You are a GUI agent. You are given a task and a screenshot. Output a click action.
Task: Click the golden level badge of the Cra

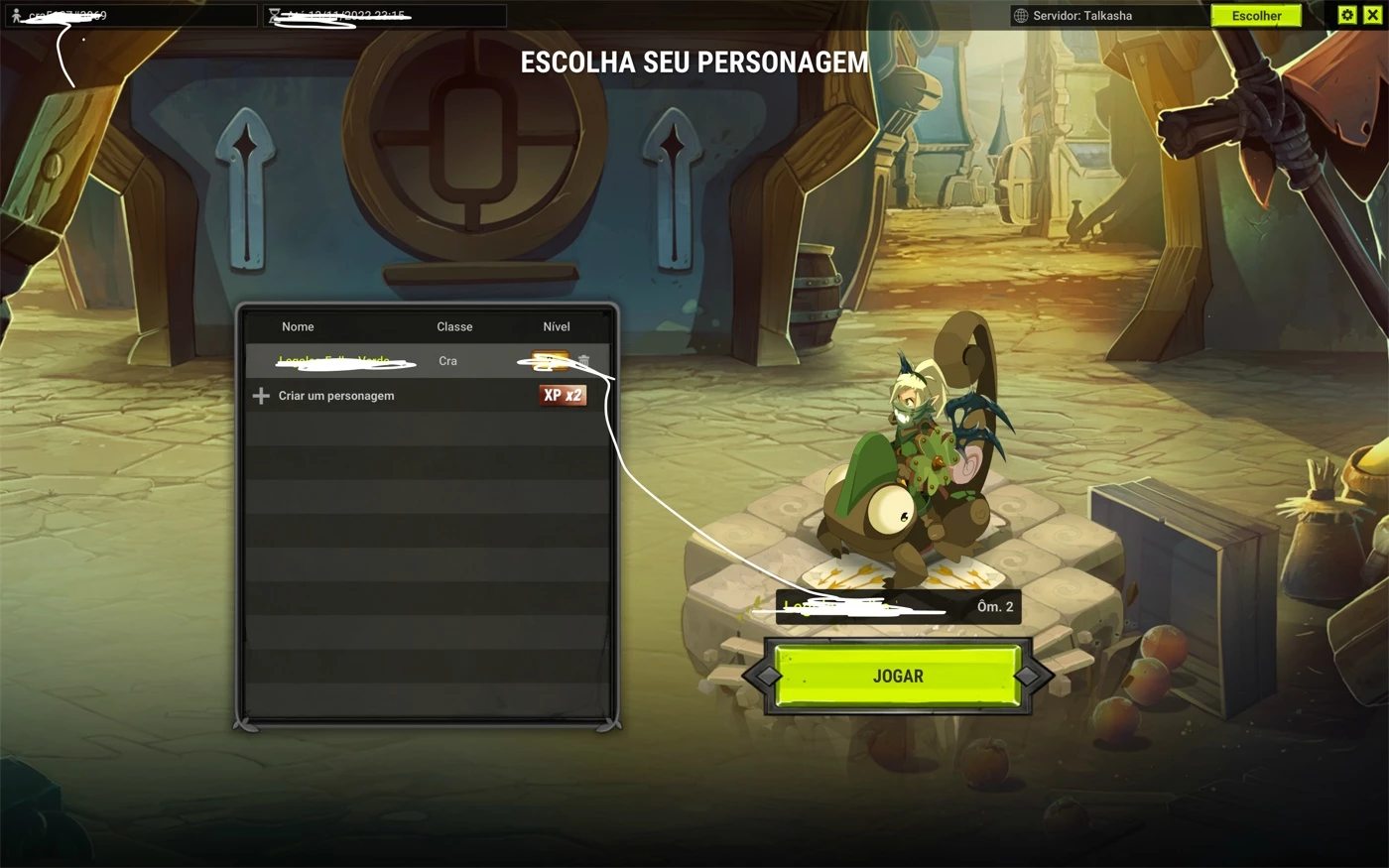click(x=551, y=361)
